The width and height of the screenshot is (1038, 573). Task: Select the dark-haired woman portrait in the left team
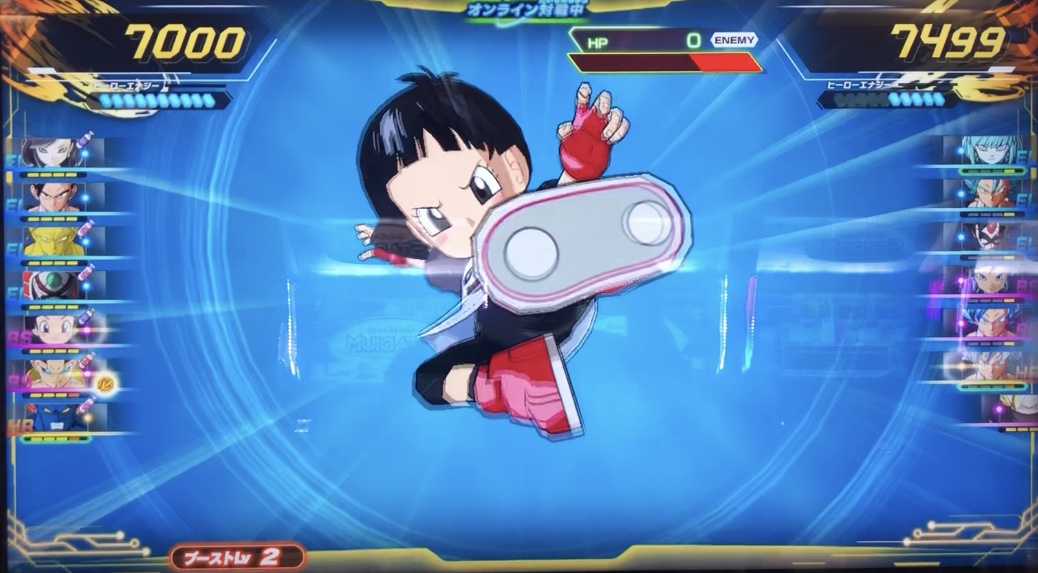pyautogui.click(x=50, y=152)
